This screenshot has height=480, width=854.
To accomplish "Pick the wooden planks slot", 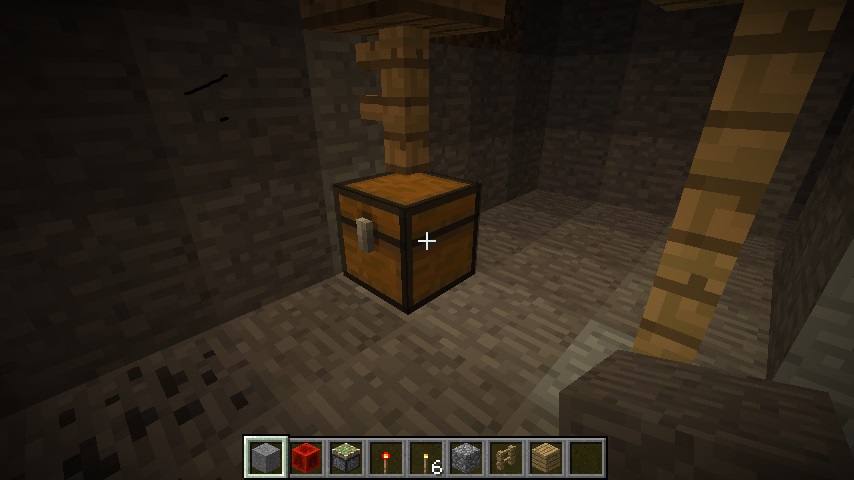I will point(546,458).
